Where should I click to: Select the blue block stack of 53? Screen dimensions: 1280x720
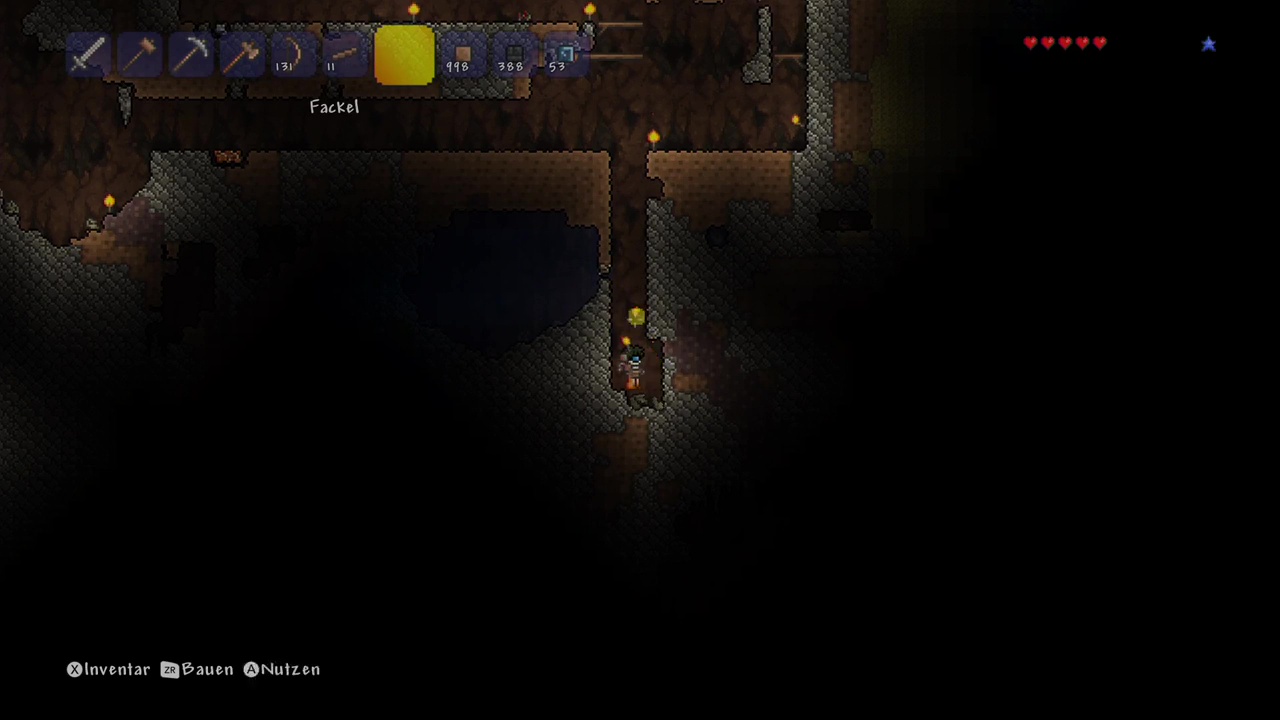563,55
